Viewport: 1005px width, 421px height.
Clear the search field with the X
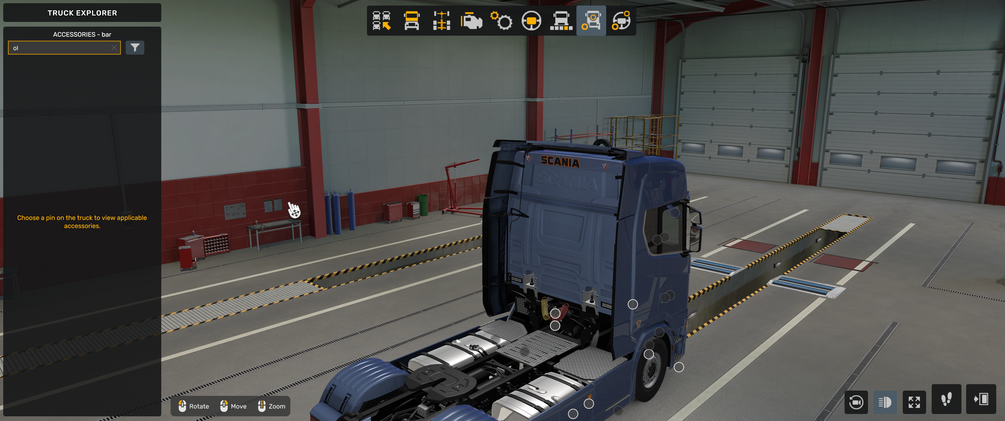click(x=114, y=48)
